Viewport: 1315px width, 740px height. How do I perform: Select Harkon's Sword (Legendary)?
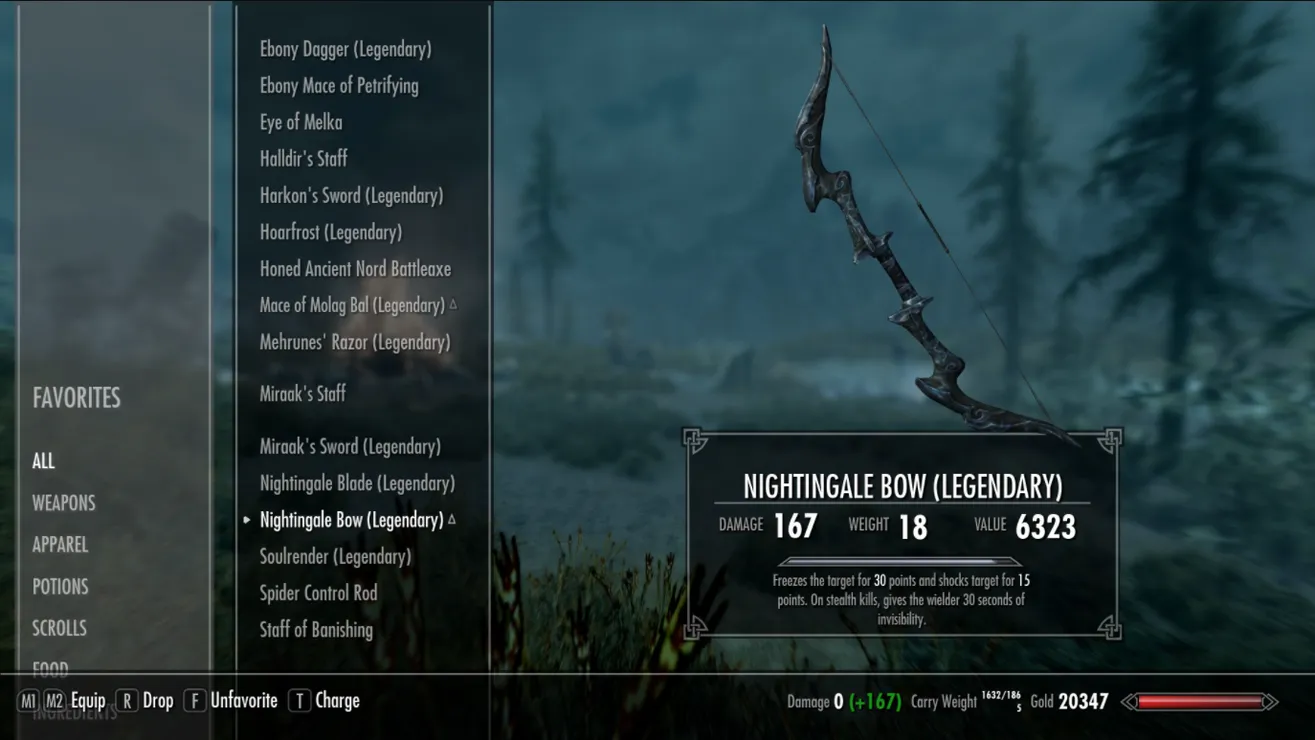coord(351,196)
